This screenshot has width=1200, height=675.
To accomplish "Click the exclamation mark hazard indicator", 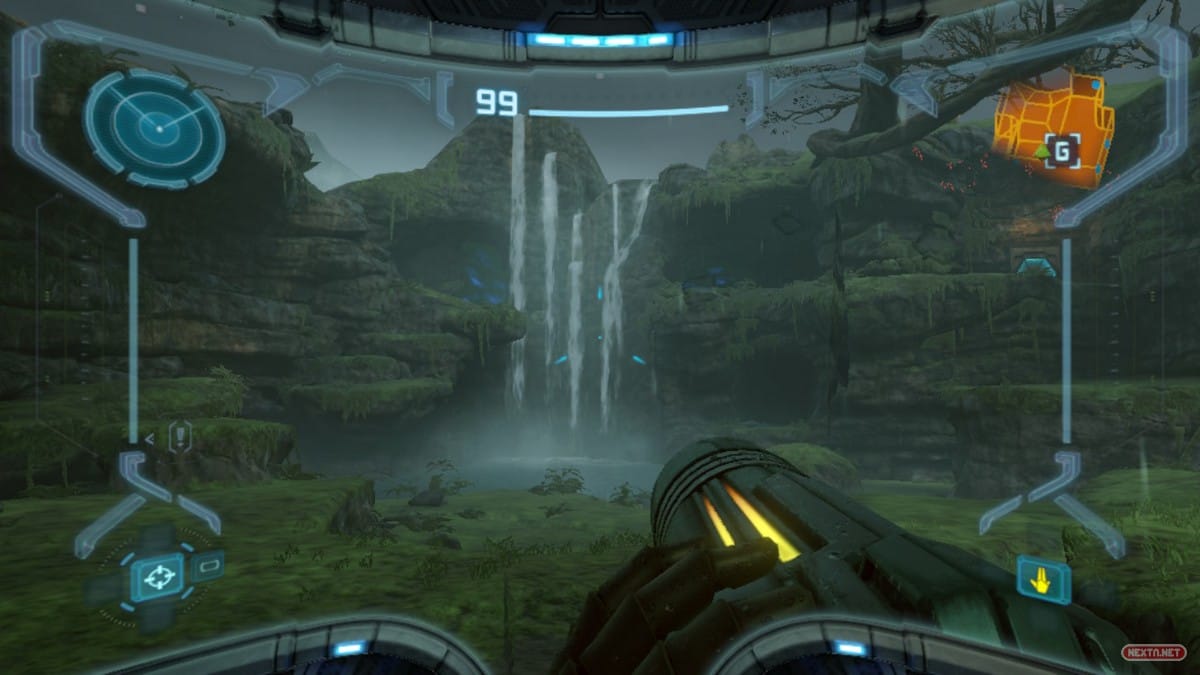I will (180, 437).
